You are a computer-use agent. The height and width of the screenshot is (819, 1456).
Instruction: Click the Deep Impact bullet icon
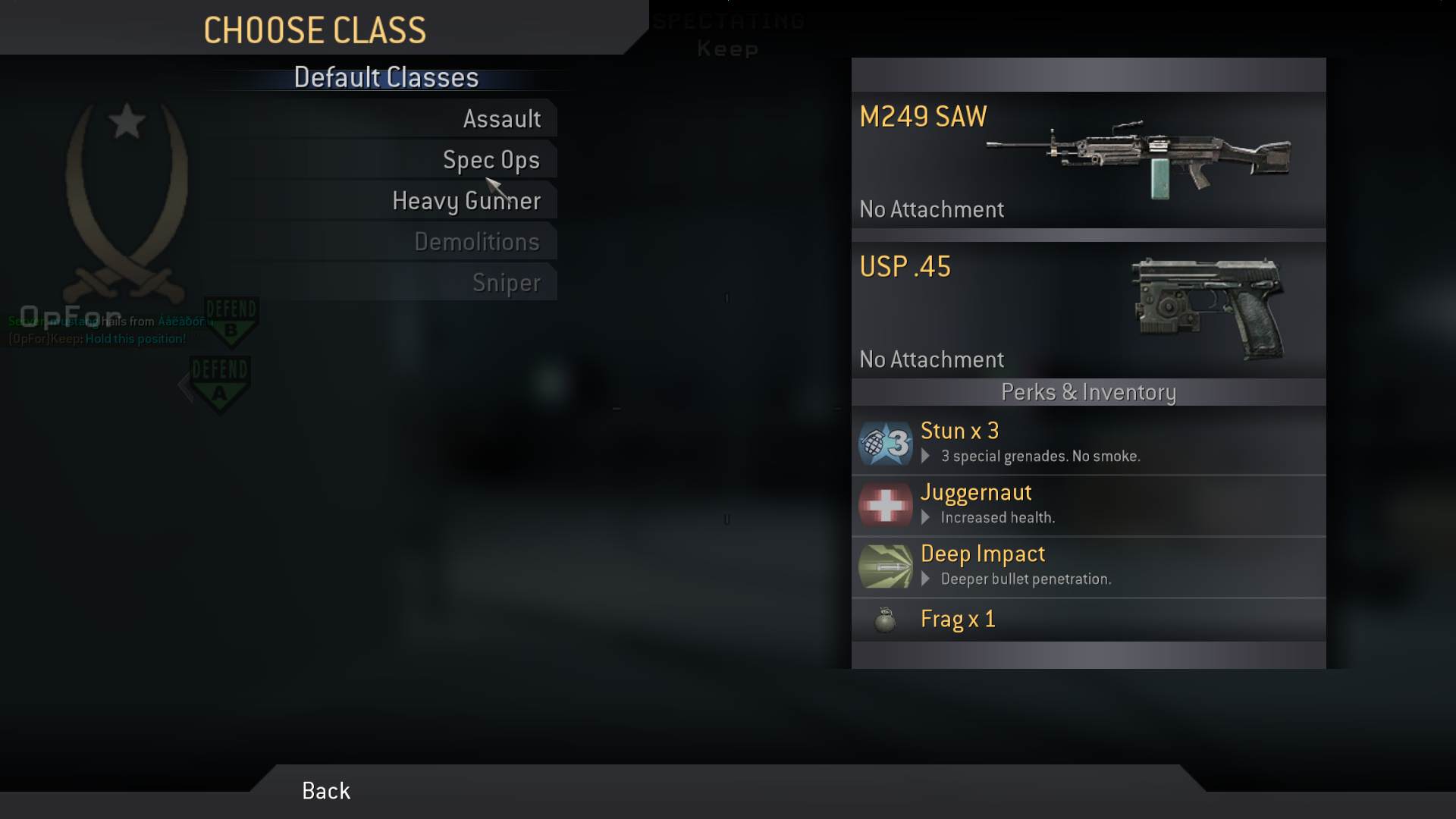pos(884,566)
